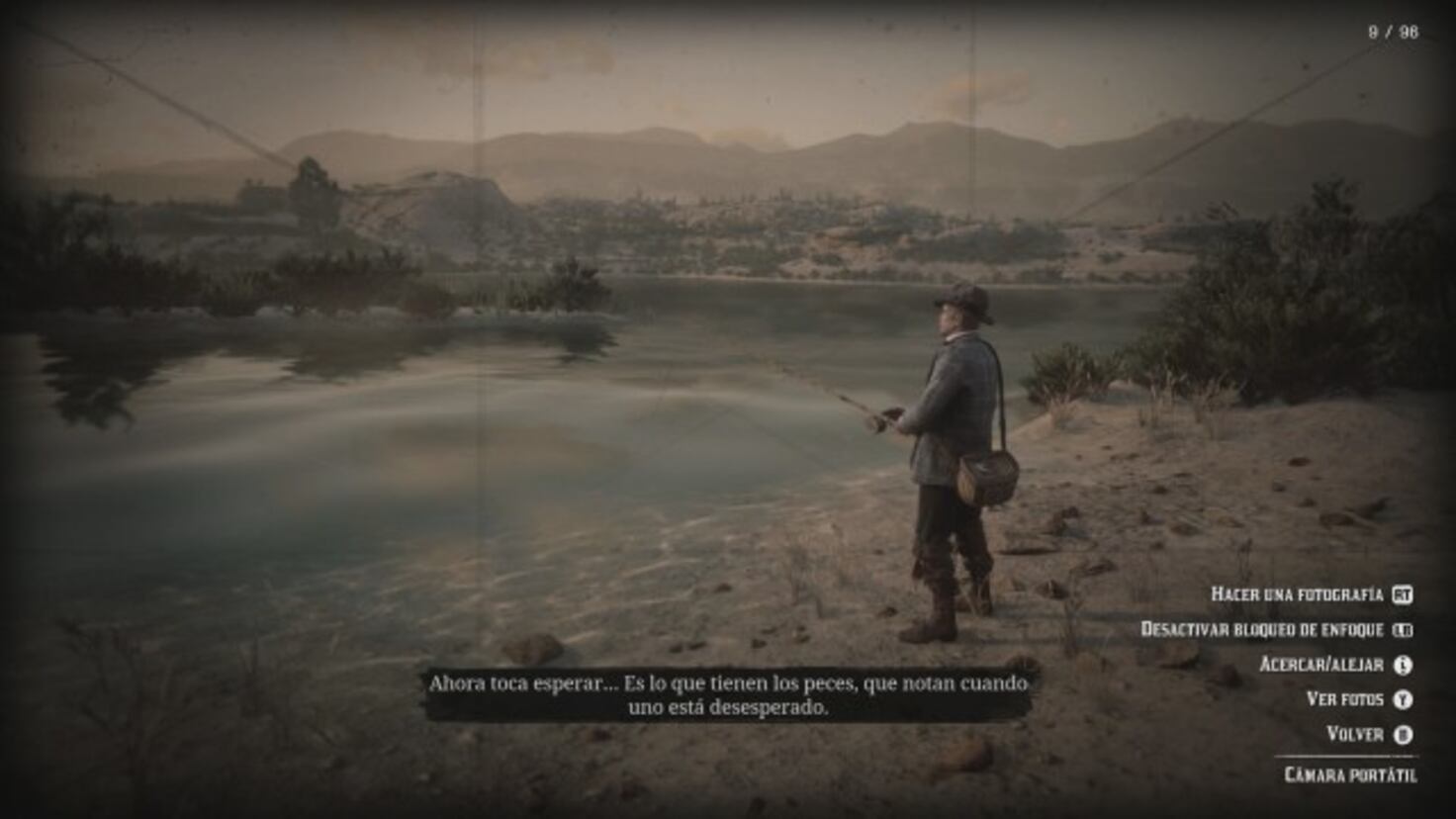Toggle zoom with Acercar/alejar control
The width and height of the screenshot is (1456, 819).
click(x=1322, y=666)
